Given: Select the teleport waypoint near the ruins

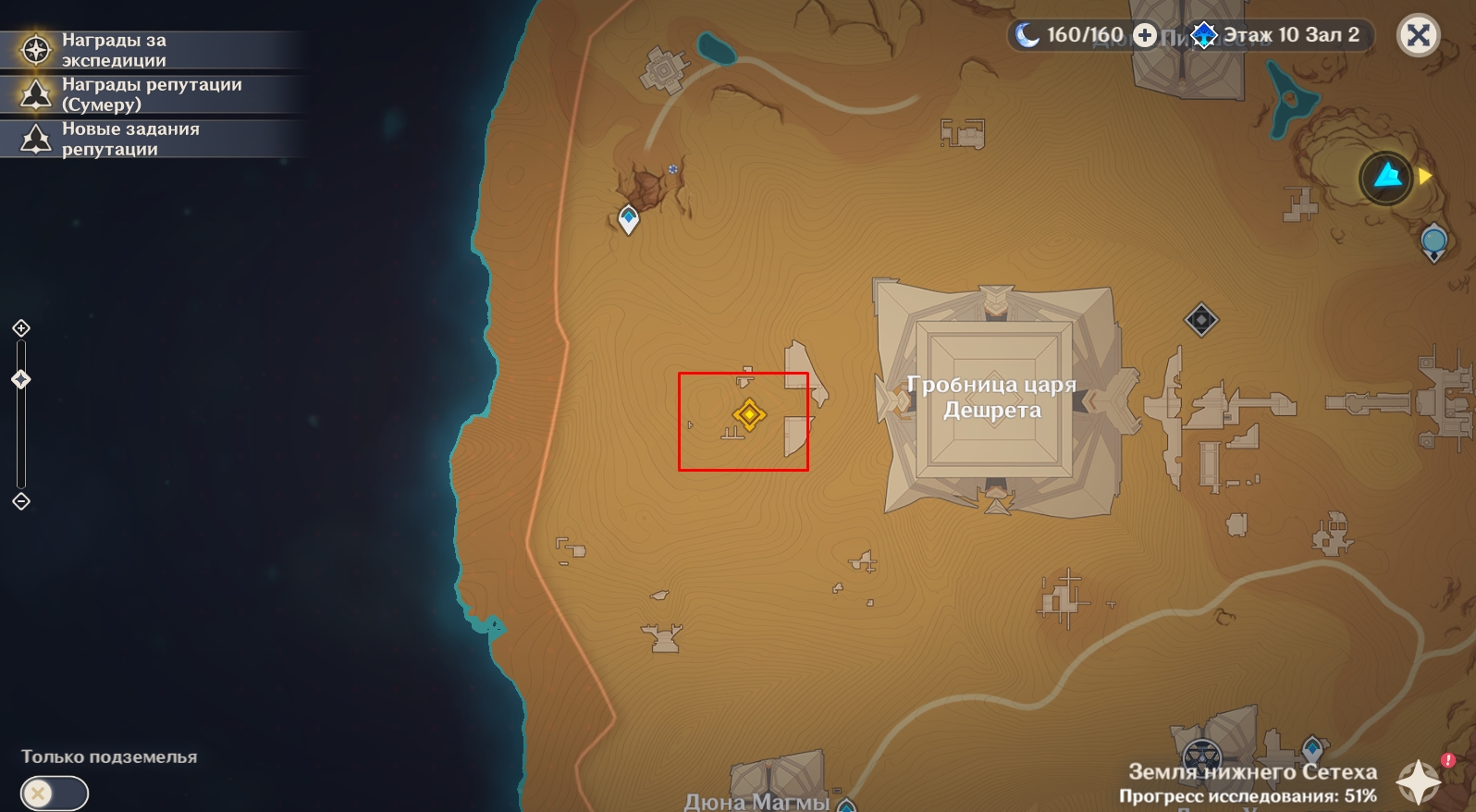Looking at the screenshot, I should 629,219.
